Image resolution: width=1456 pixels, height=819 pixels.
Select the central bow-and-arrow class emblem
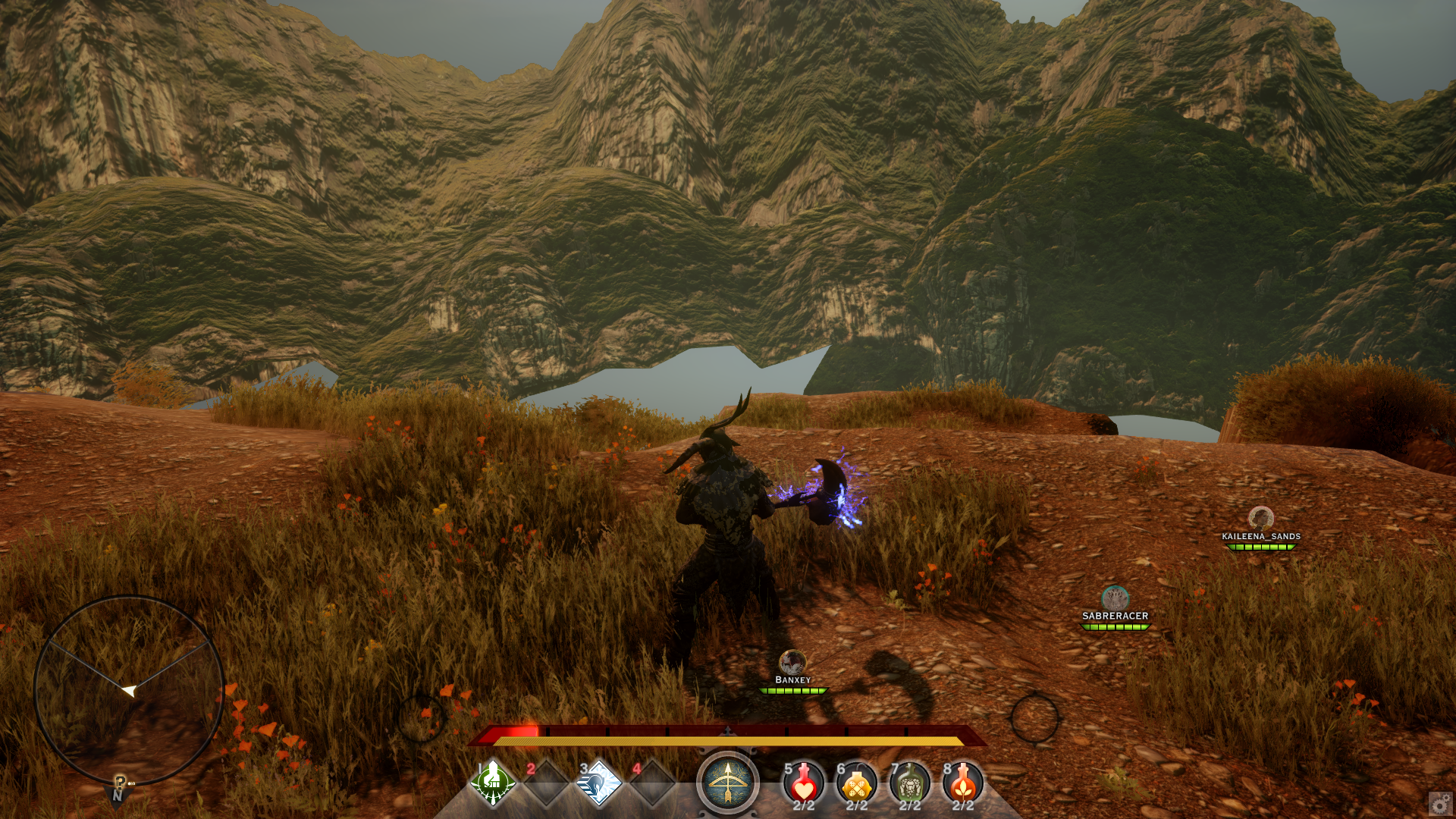(x=728, y=783)
